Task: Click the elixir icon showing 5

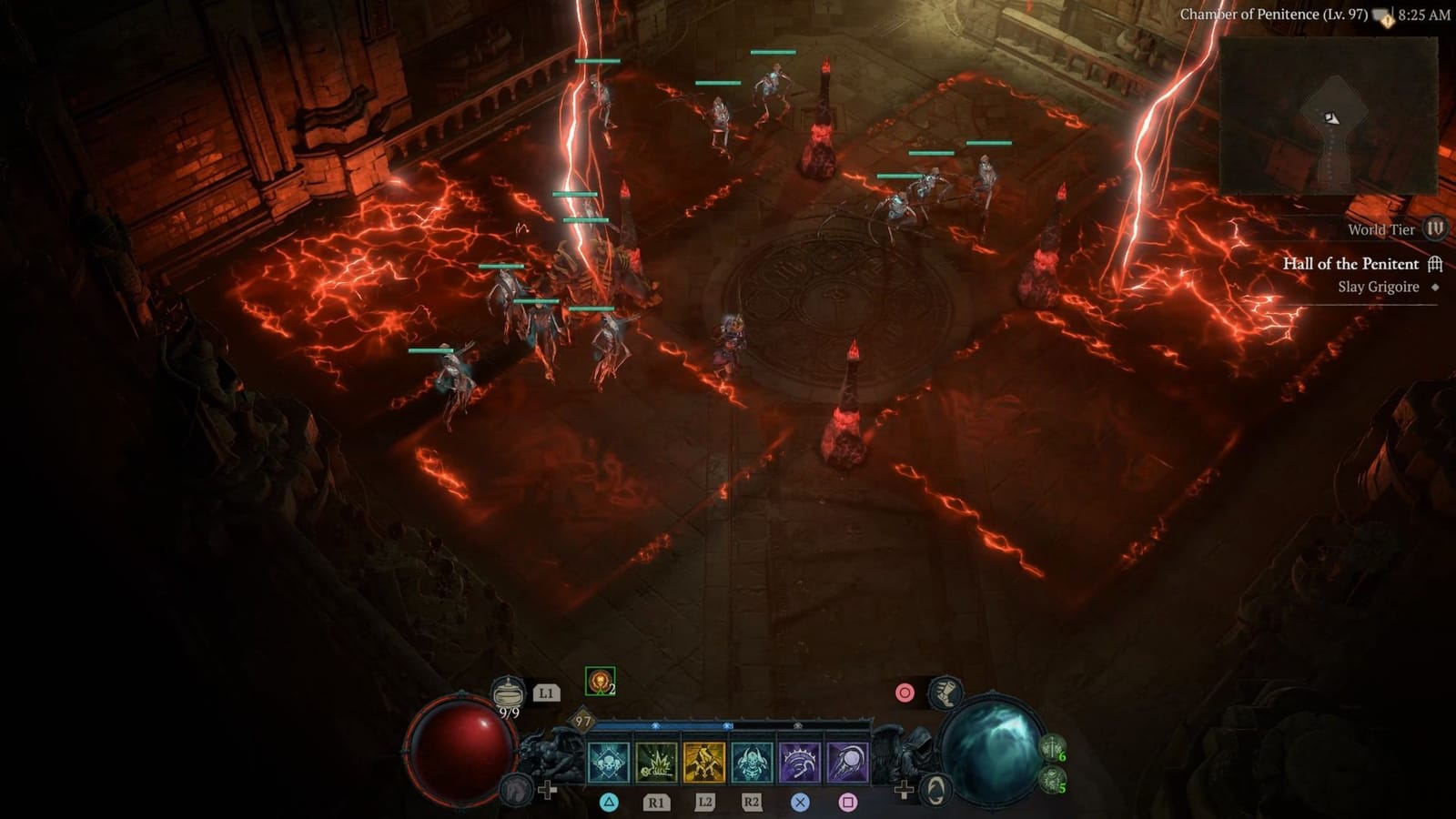Action: (x=1052, y=781)
